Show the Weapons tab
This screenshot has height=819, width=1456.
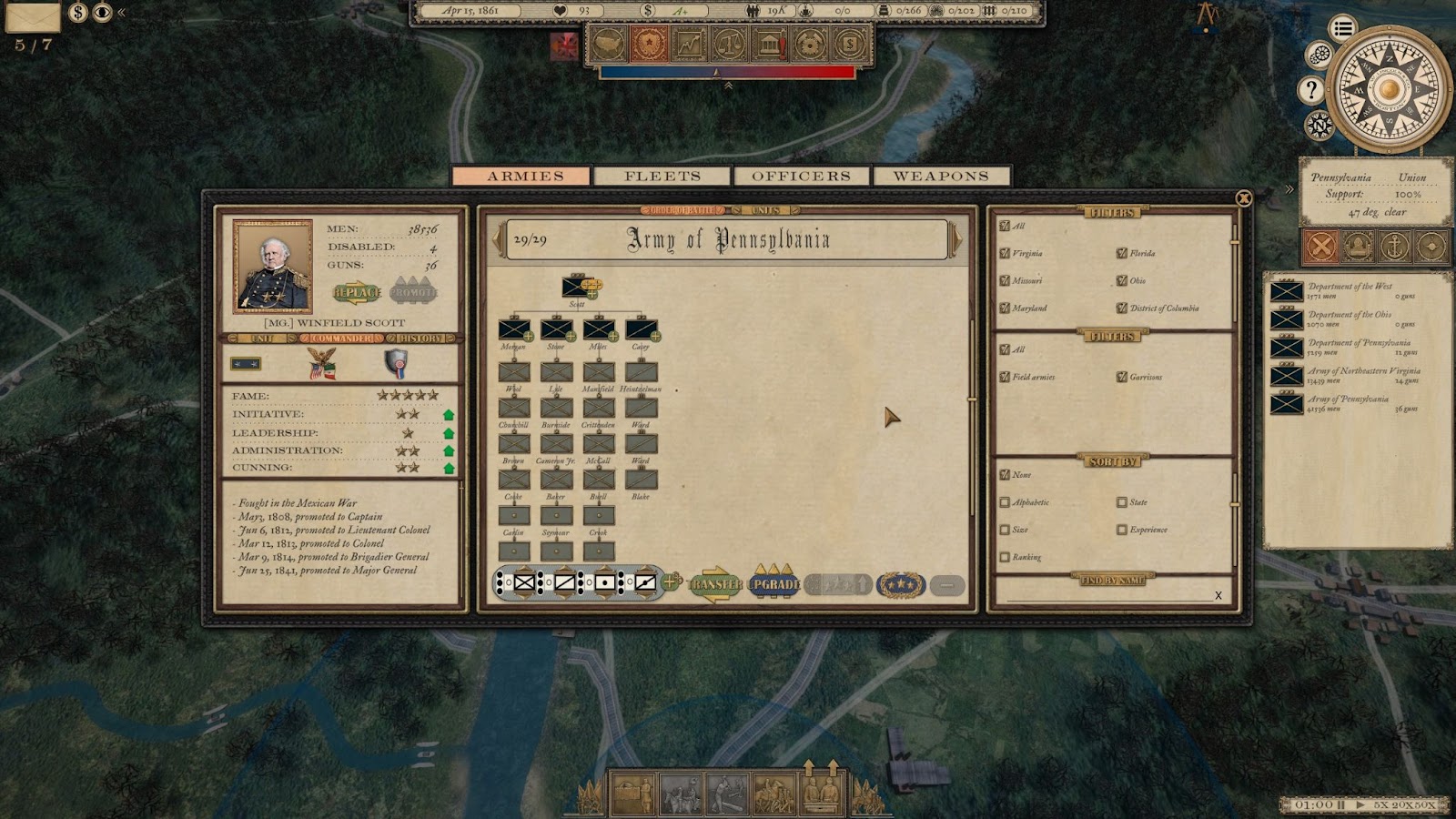[x=941, y=176]
